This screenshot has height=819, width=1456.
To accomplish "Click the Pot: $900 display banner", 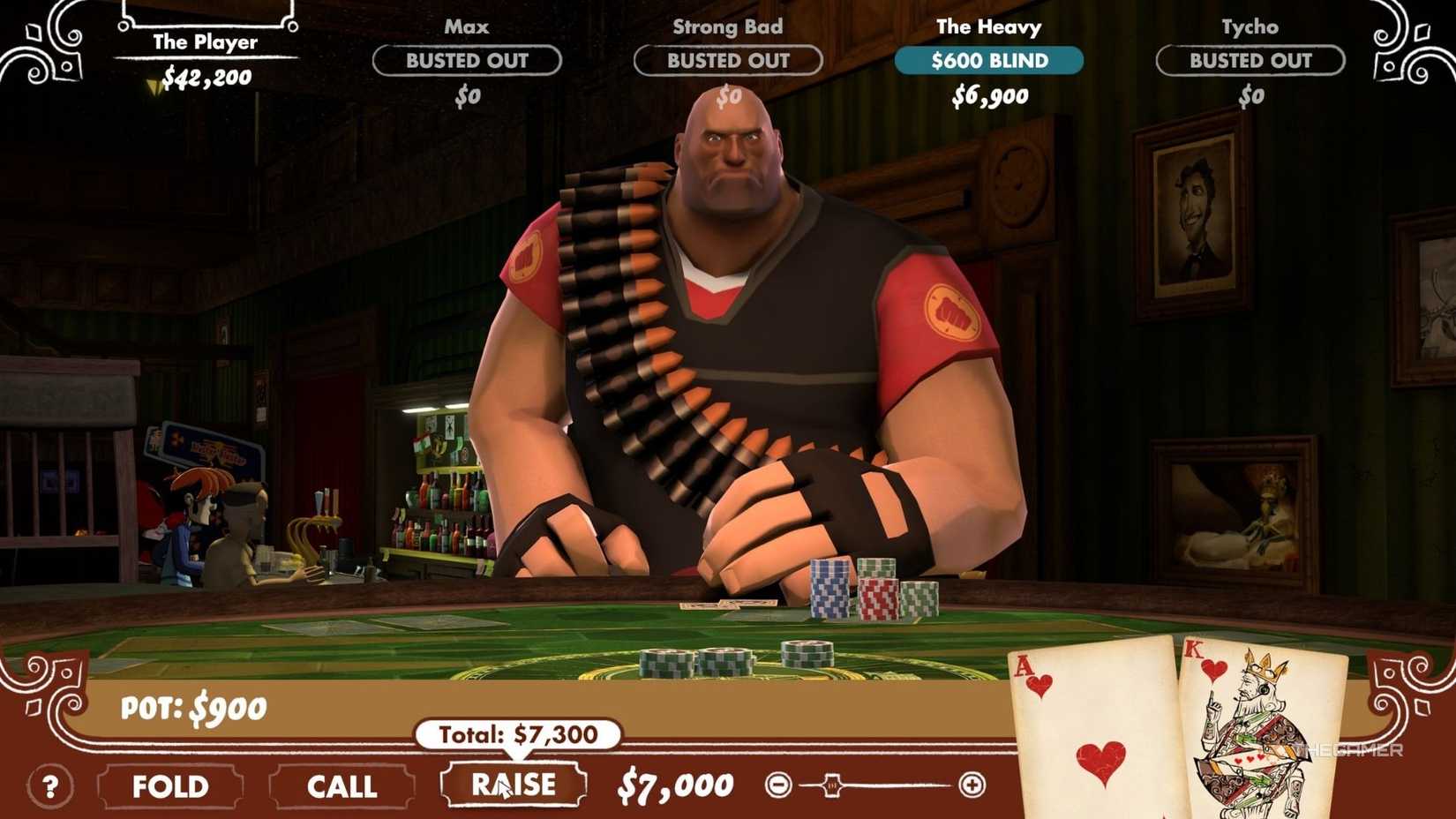I will tap(192, 706).
